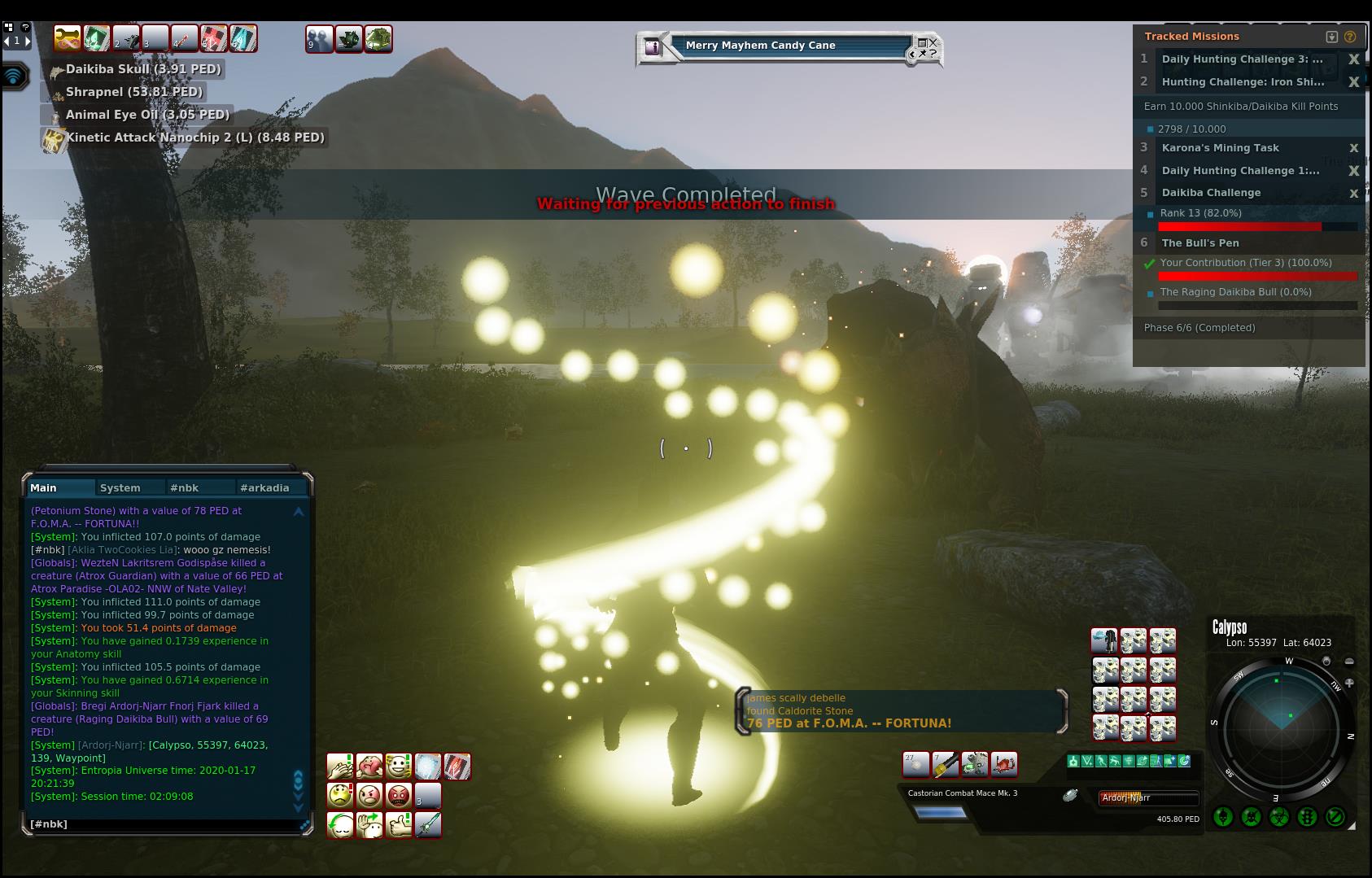Screen dimensions: 1372x878
Task: Select the red creature action bar icon
Action: 1004,764
